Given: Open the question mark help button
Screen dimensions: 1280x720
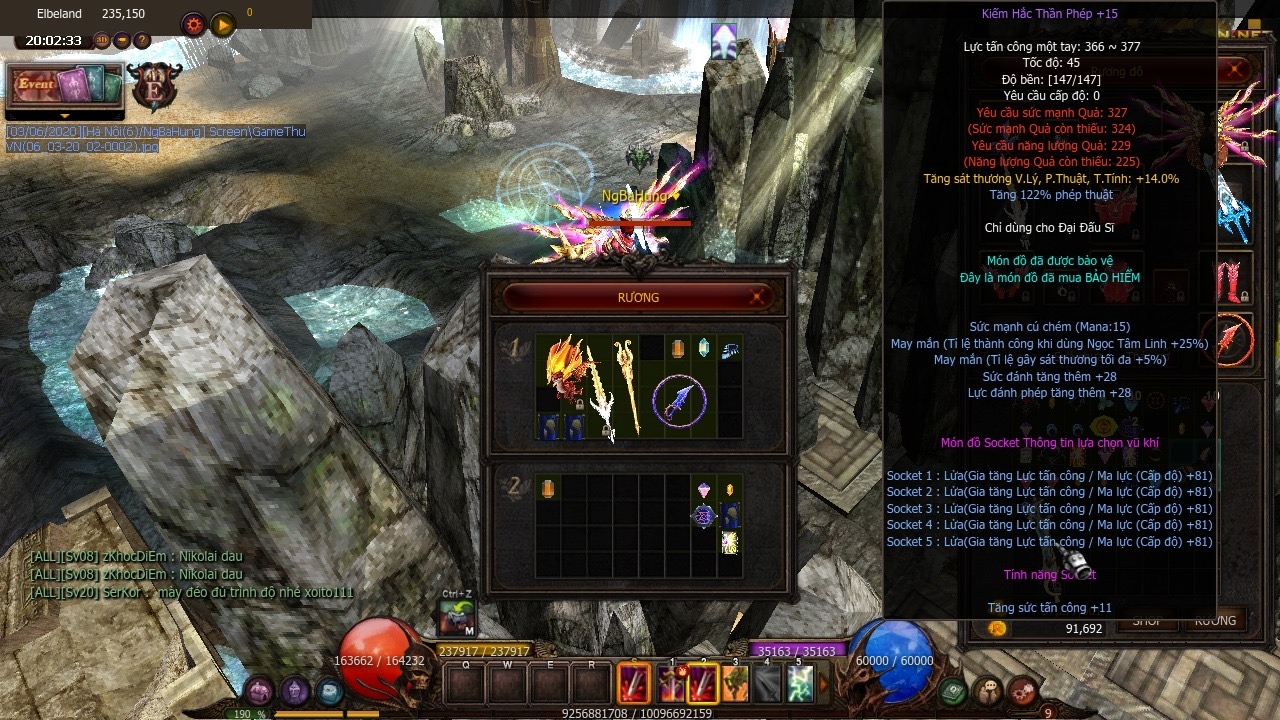Looking at the screenshot, I should click(142, 41).
